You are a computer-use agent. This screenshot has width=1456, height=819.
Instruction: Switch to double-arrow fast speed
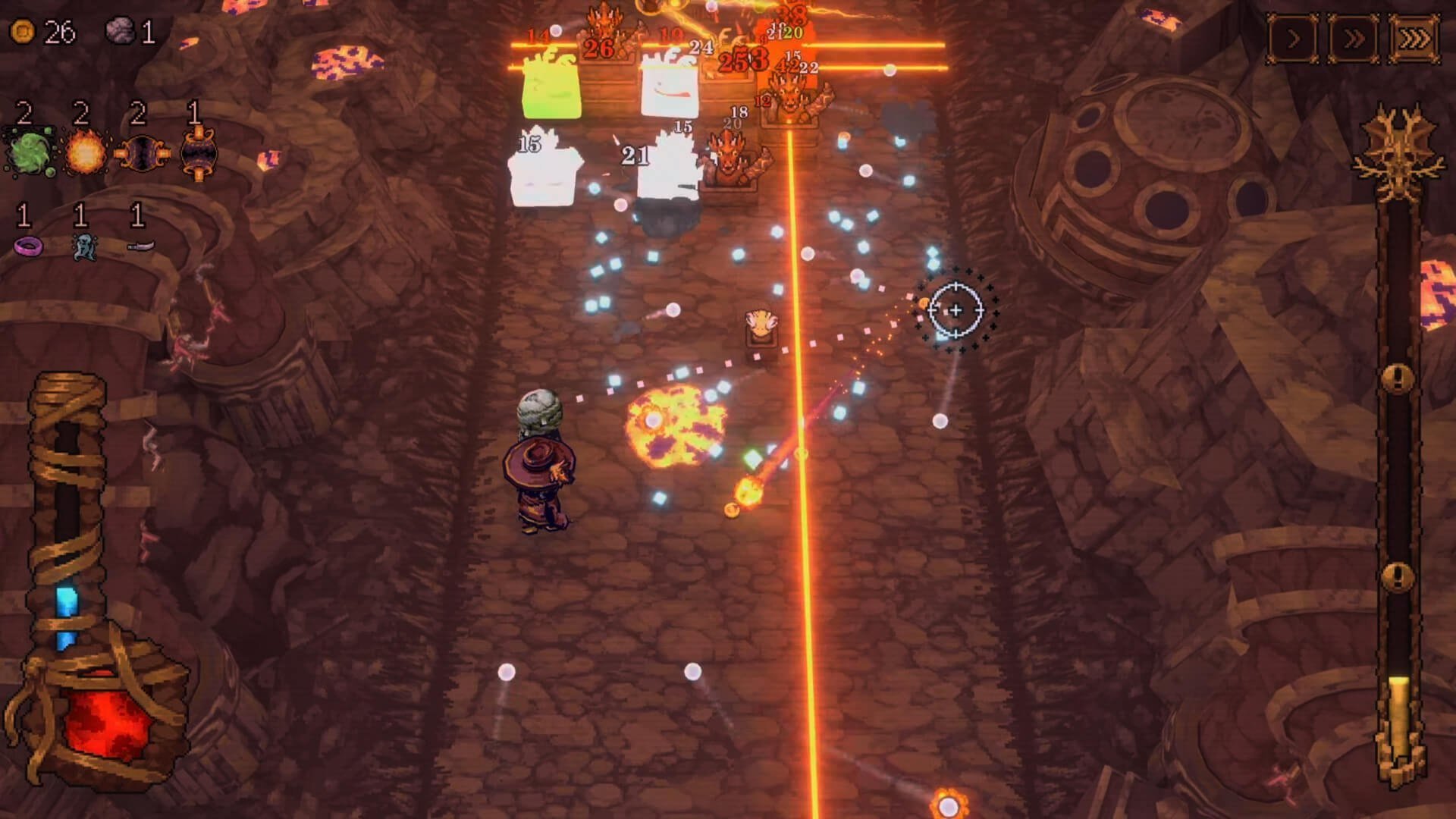pos(1354,38)
